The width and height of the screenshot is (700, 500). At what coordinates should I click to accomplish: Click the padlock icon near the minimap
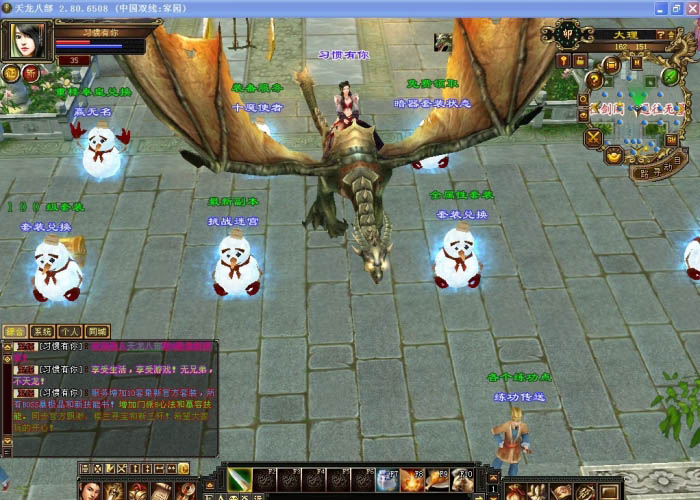pos(578,60)
